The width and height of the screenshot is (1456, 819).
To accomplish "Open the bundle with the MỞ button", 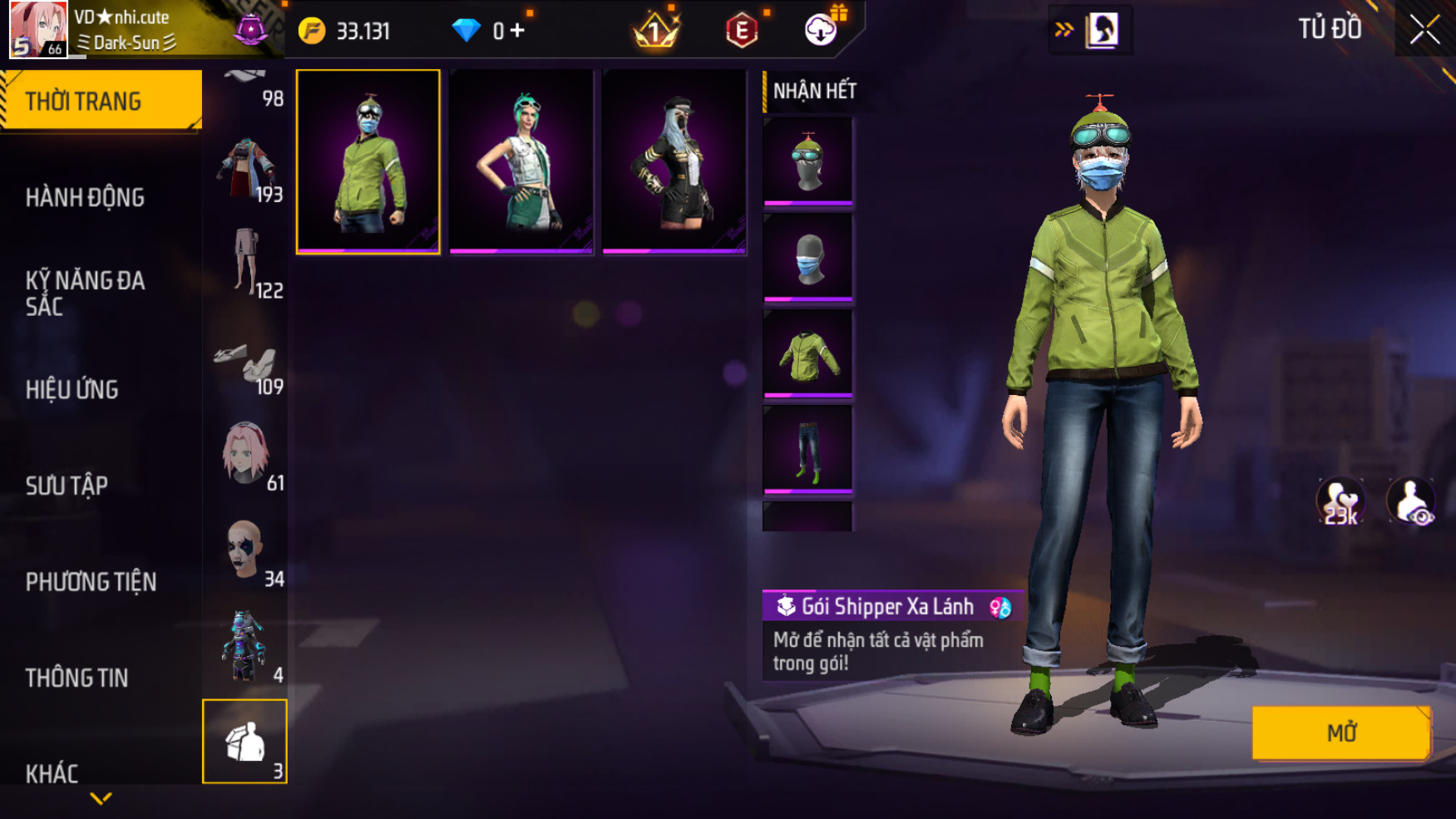I will pyautogui.click(x=1340, y=733).
